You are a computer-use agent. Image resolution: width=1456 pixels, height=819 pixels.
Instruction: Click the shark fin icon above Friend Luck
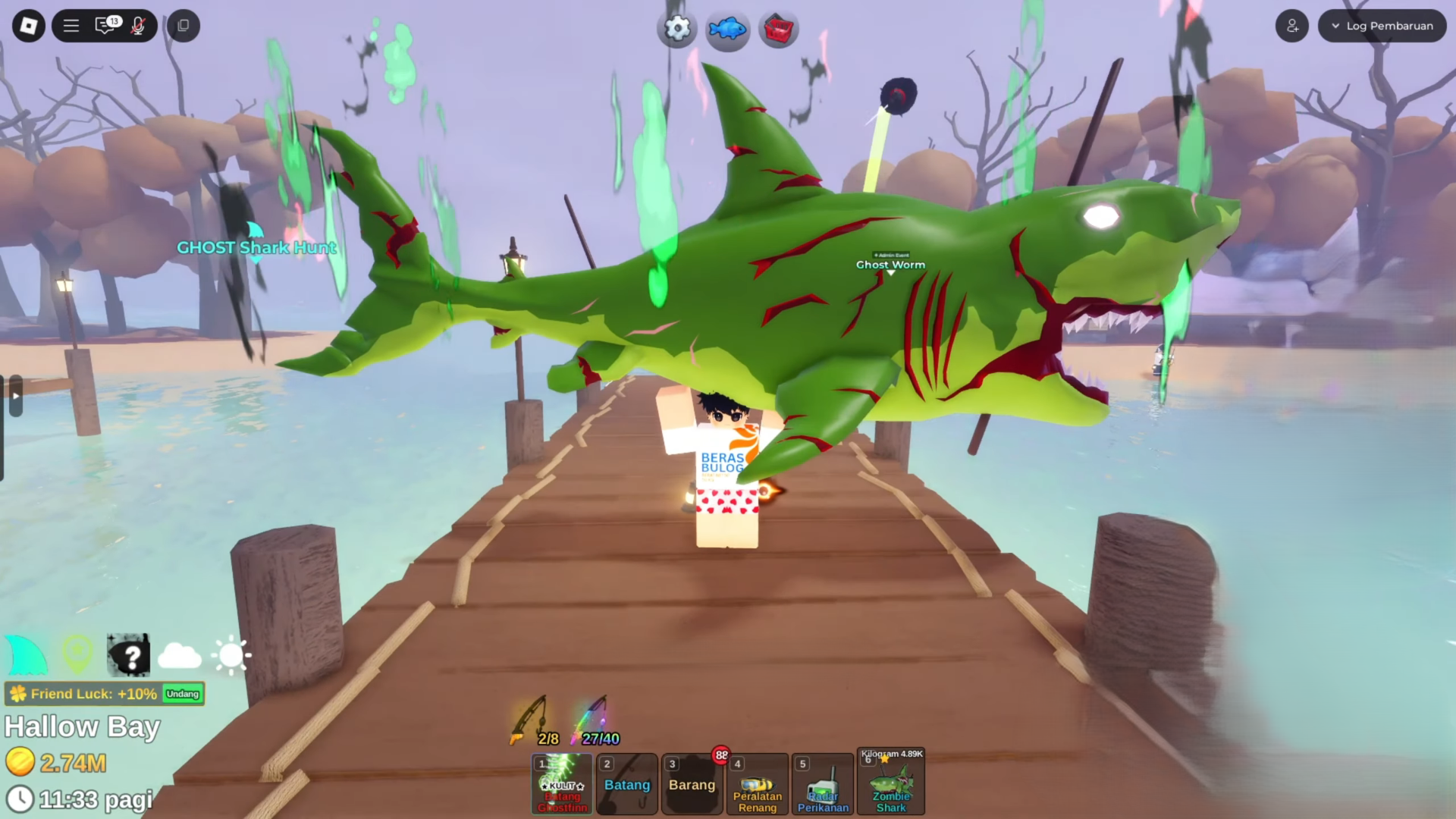tap(27, 654)
